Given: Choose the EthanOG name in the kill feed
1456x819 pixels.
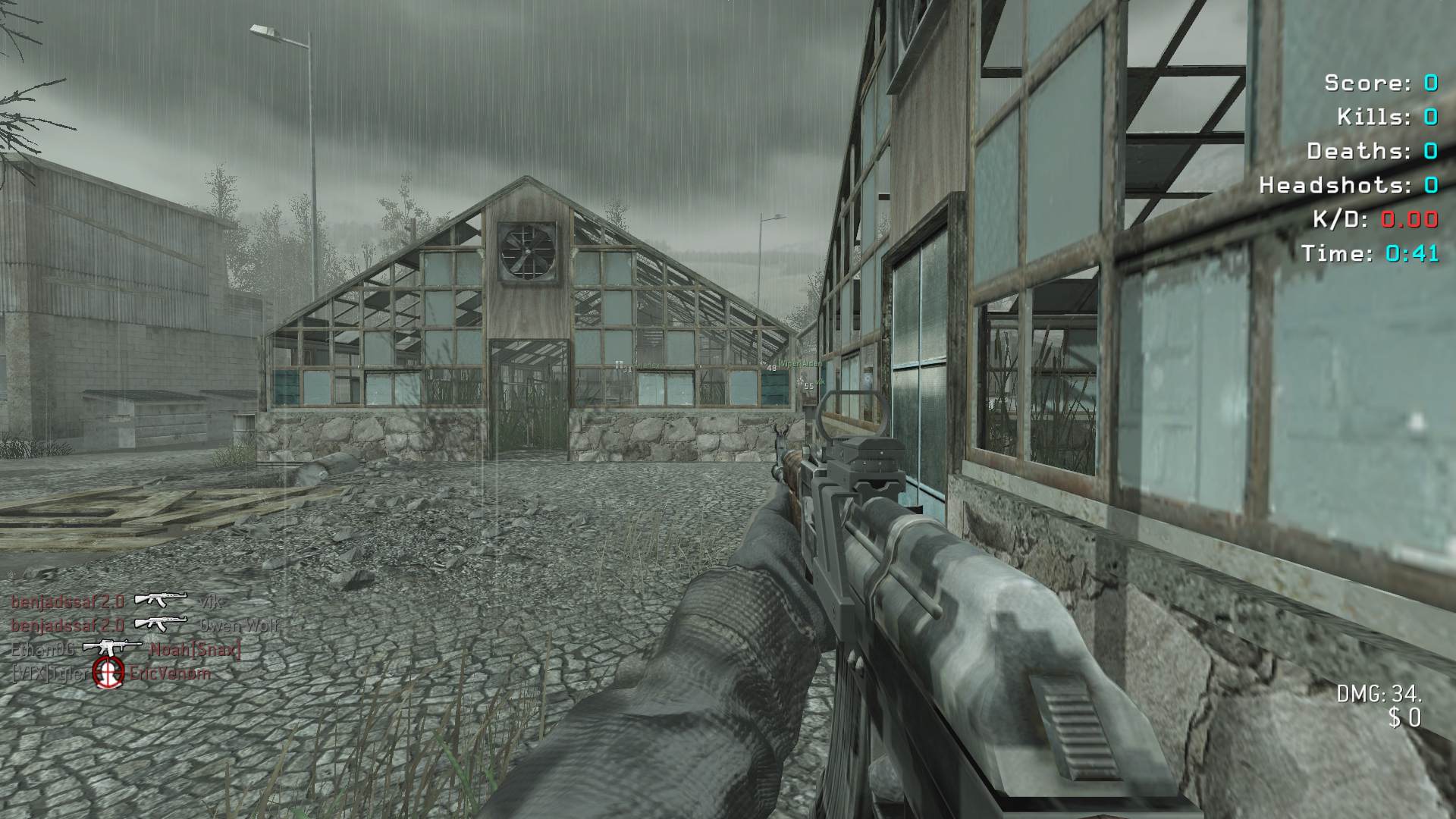Looking at the screenshot, I should (x=42, y=650).
